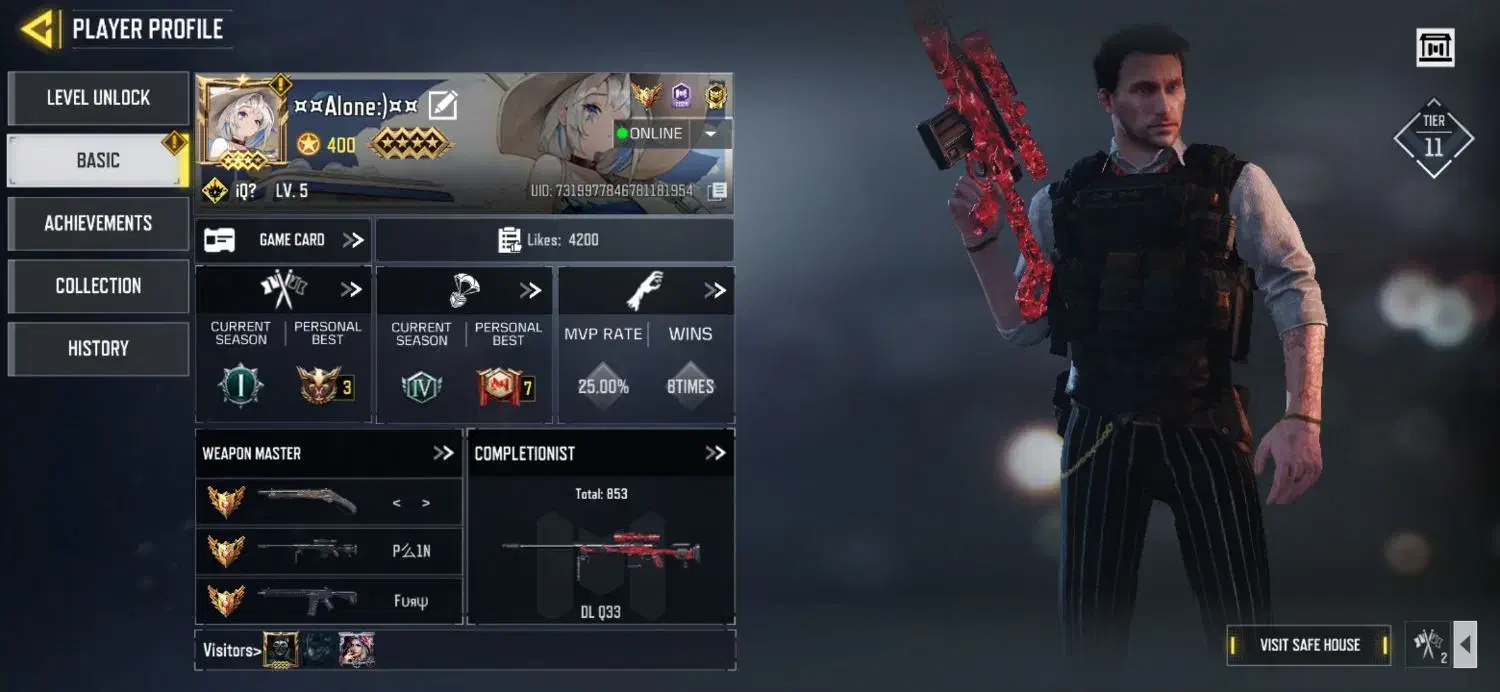Open the Tier 11 badge

pos(1434,138)
